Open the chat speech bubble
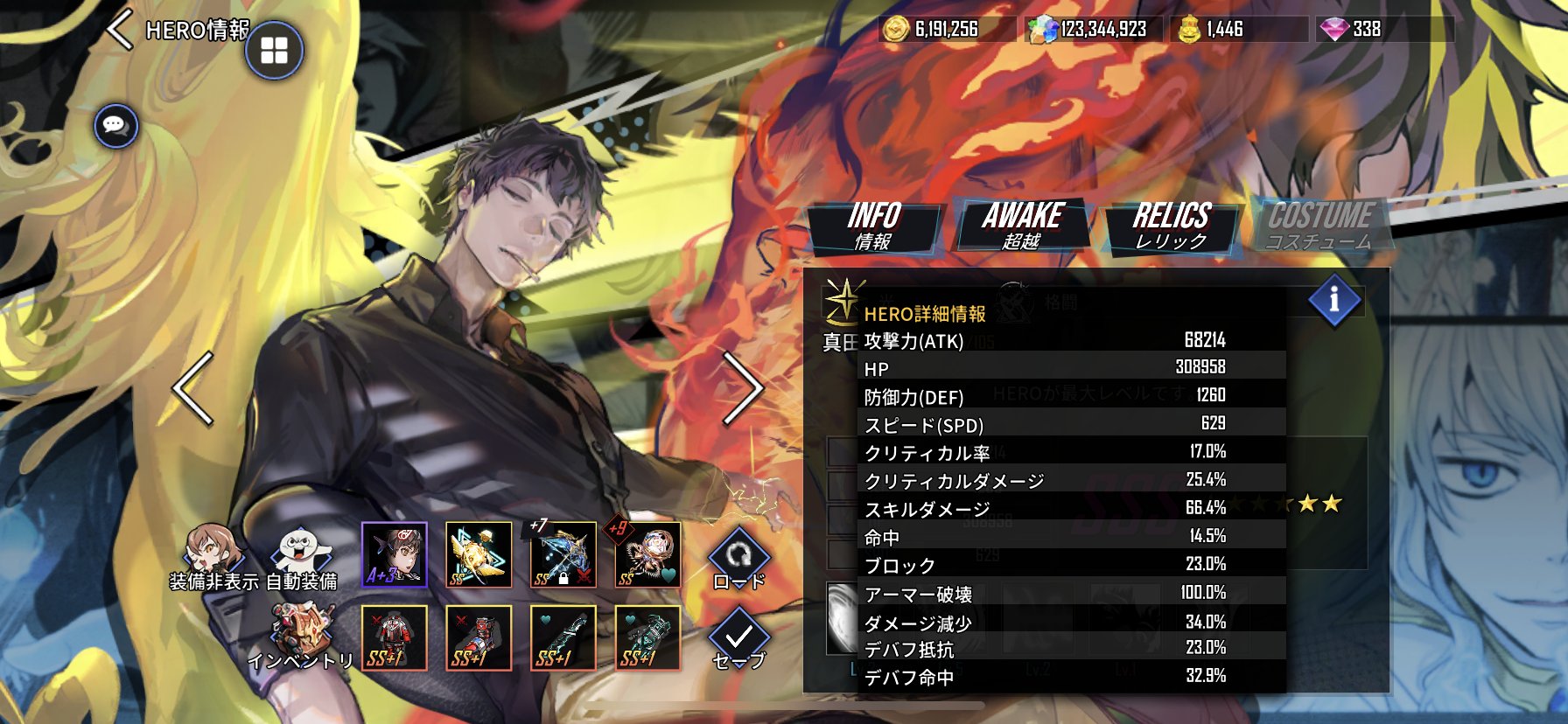1568x724 pixels. (x=115, y=125)
